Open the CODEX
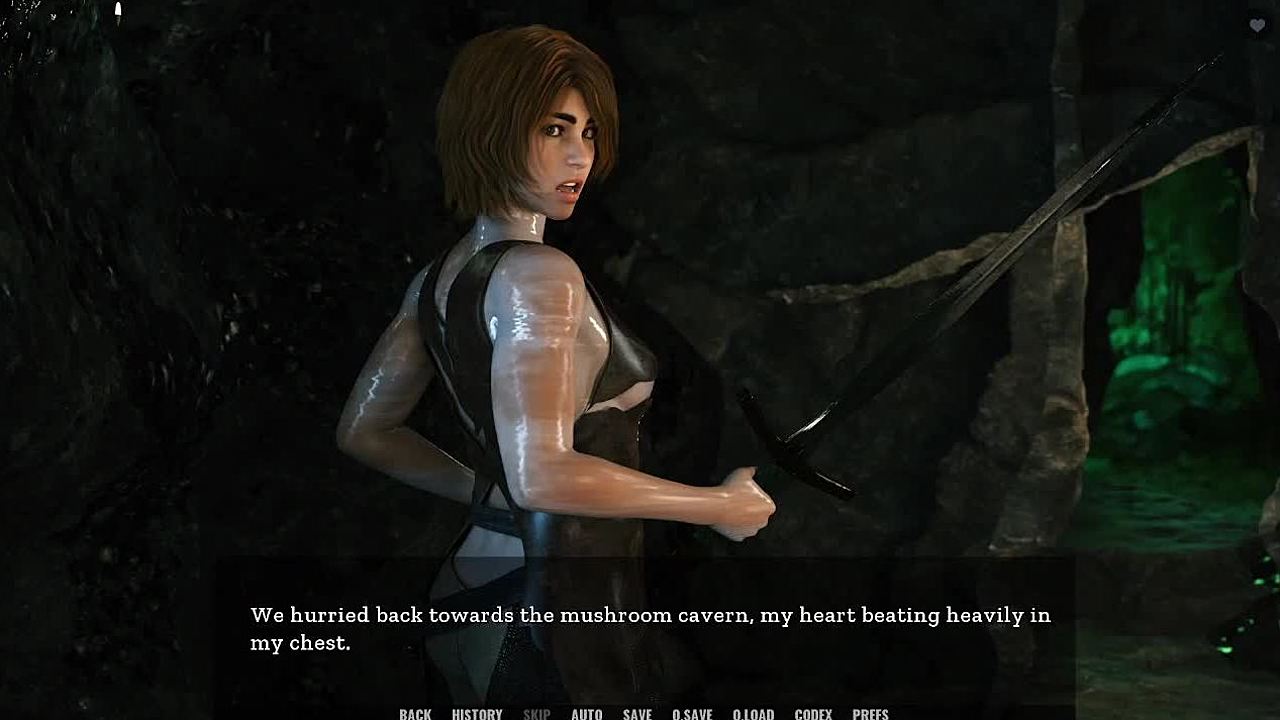Image resolution: width=1280 pixels, height=720 pixels. click(813, 713)
